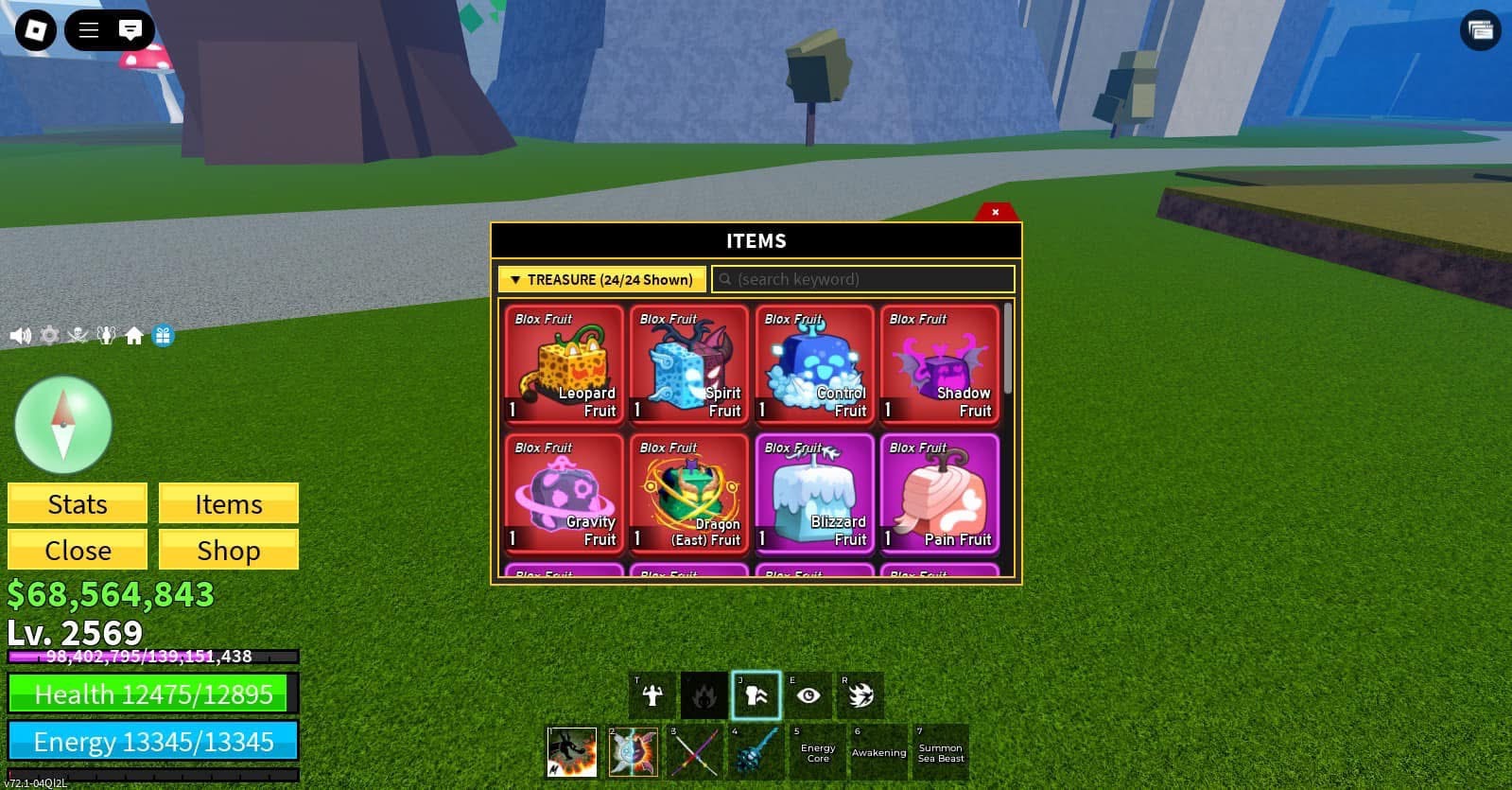1512x790 pixels.
Task: Equip the Energy Core hotbar slot
Action: [x=818, y=752]
